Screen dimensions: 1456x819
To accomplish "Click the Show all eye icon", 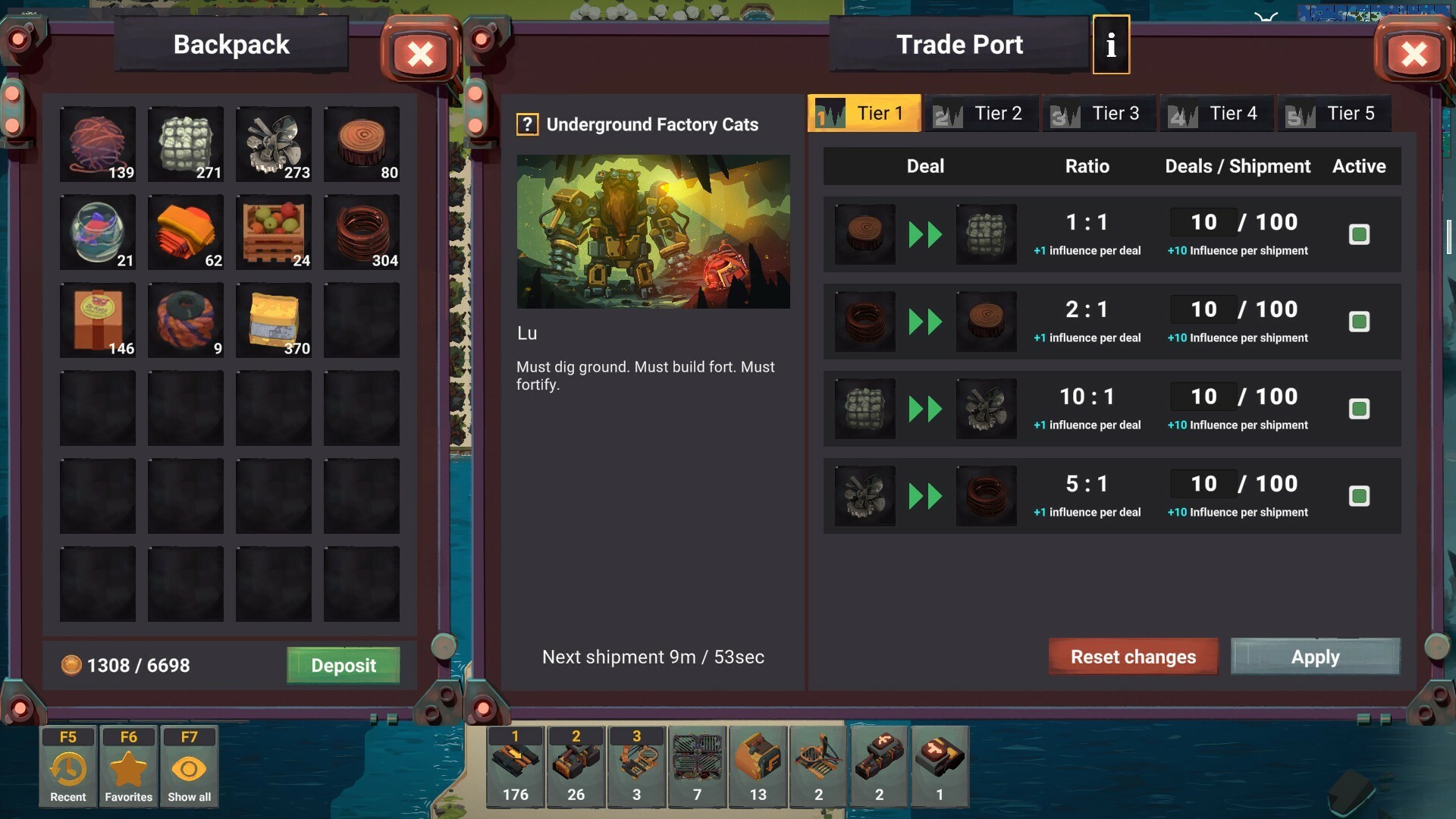I will click(189, 766).
